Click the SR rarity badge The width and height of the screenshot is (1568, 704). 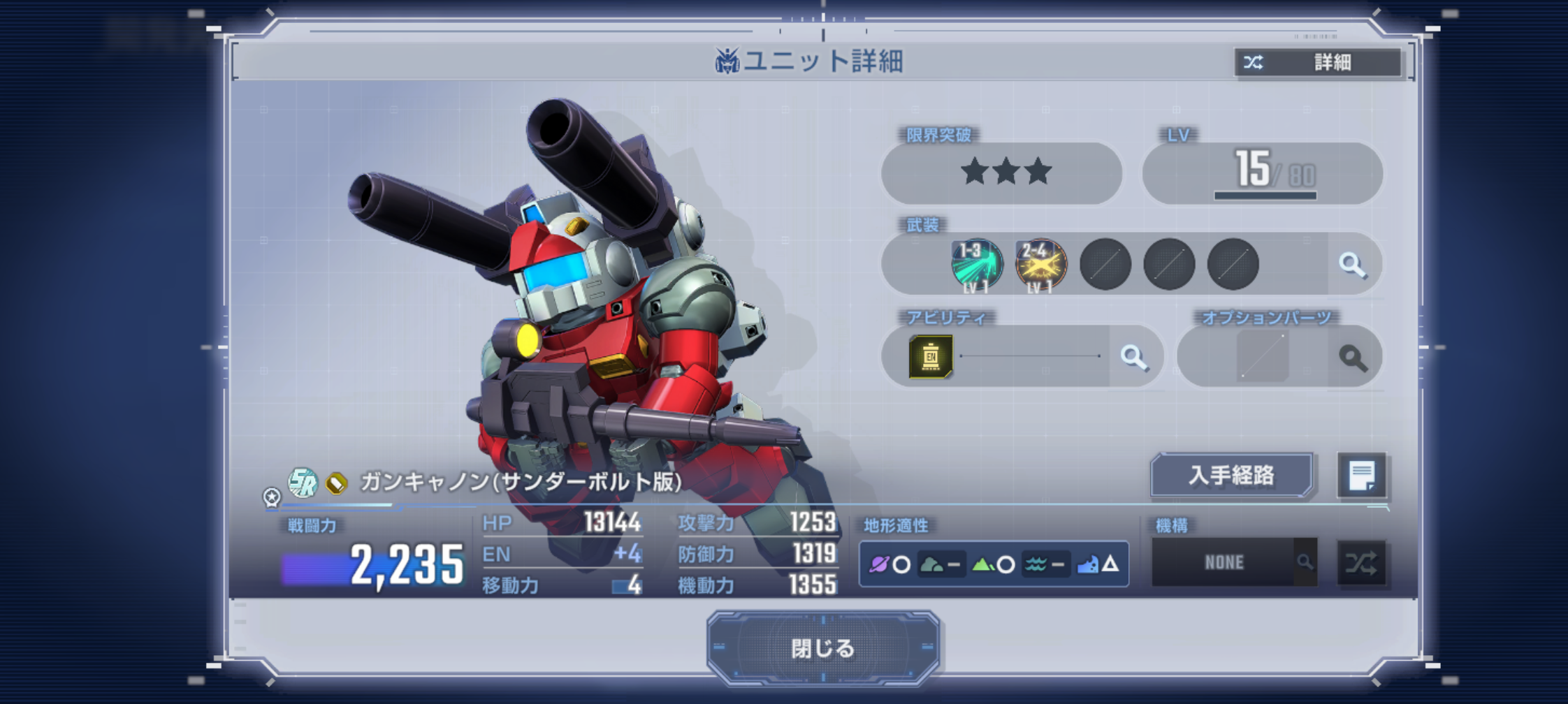[x=303, y=482]
